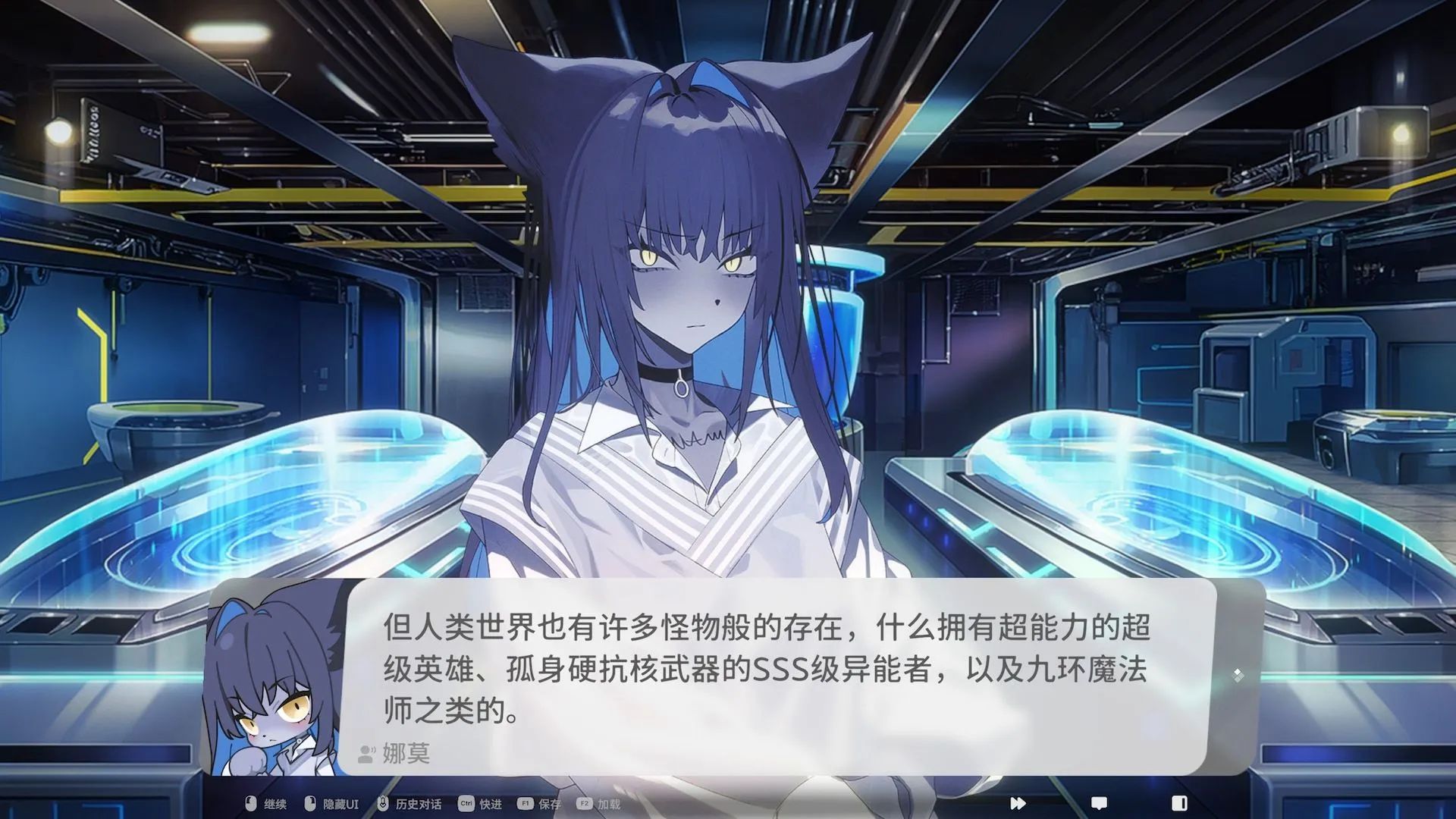Open the dialogue bubble icon near bottom right
The width and height of the screenshot is (1456, 819).
pyautogui.click(x=1099, y=804)
